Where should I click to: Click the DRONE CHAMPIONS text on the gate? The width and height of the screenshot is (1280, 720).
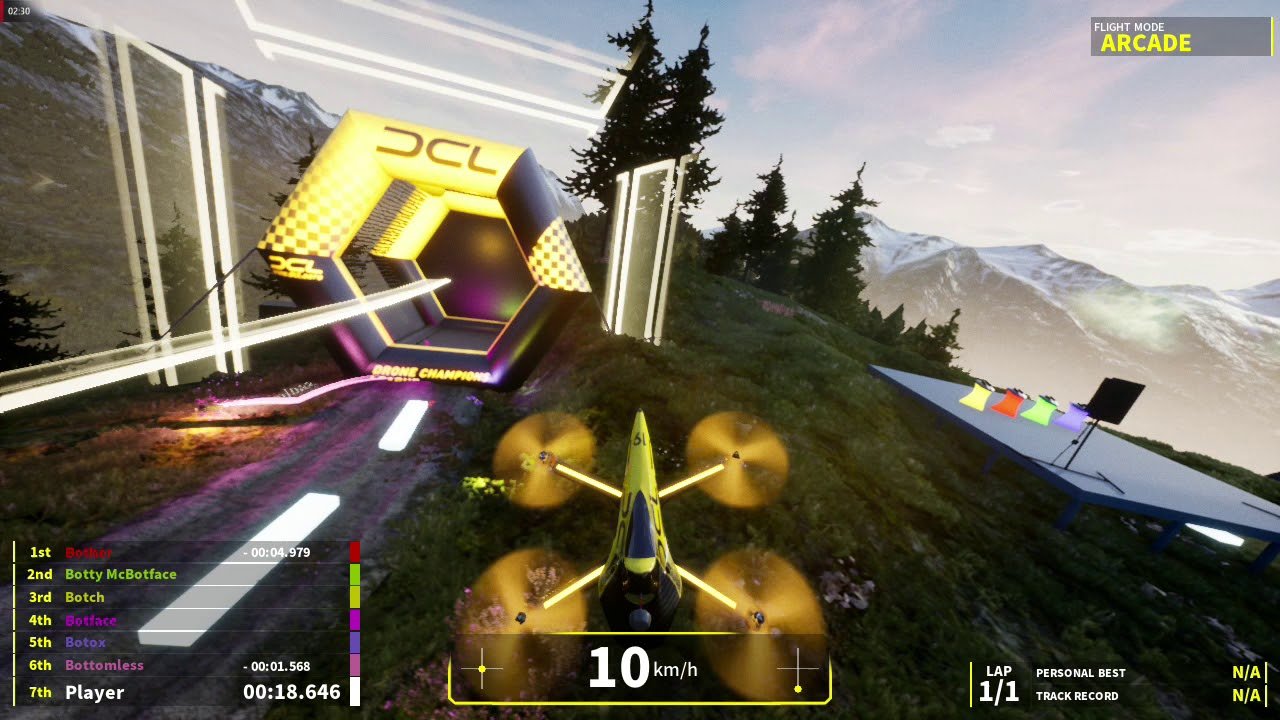[x=430, y=373]
